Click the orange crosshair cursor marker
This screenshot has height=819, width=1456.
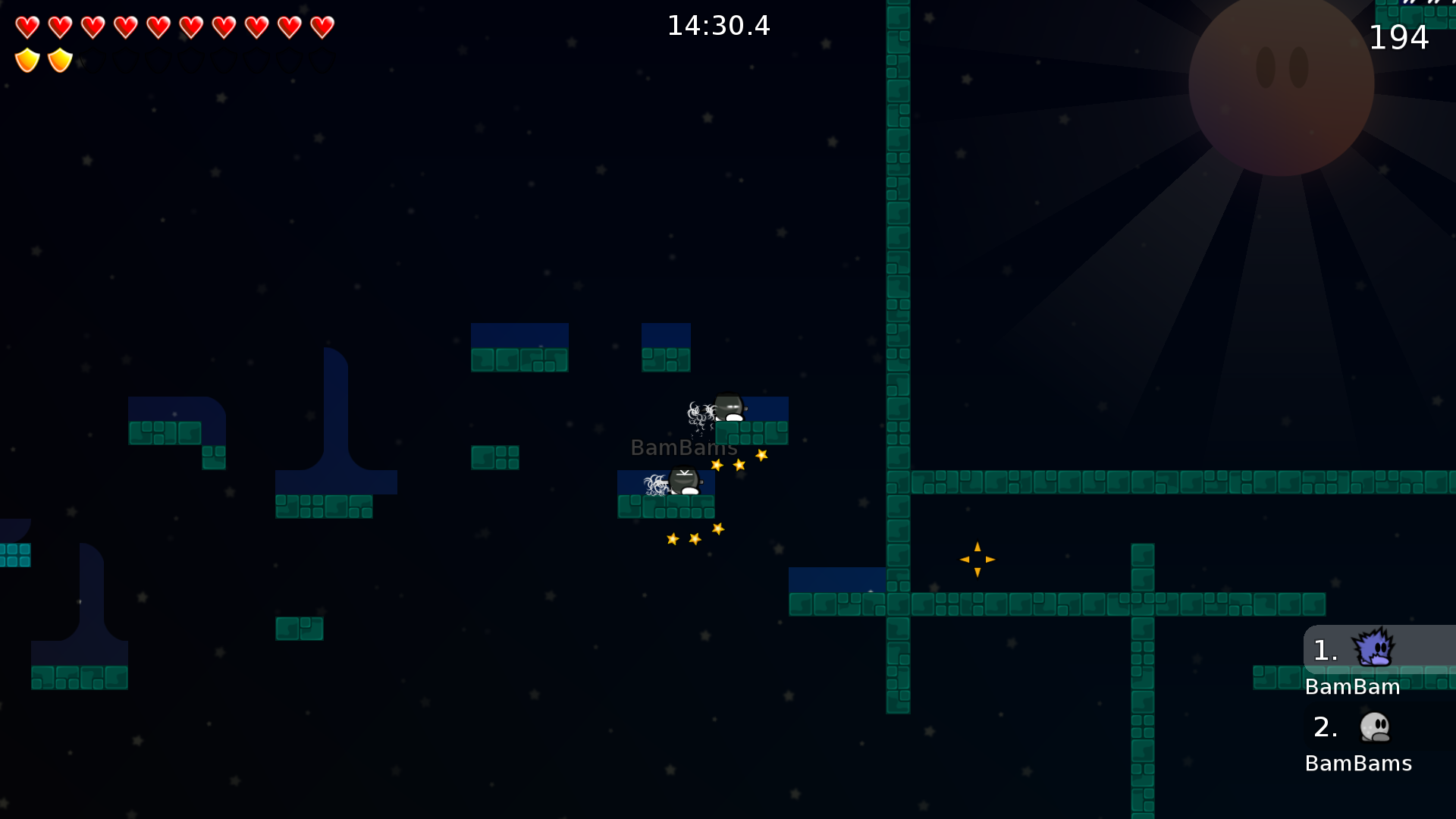coord(977,559)
